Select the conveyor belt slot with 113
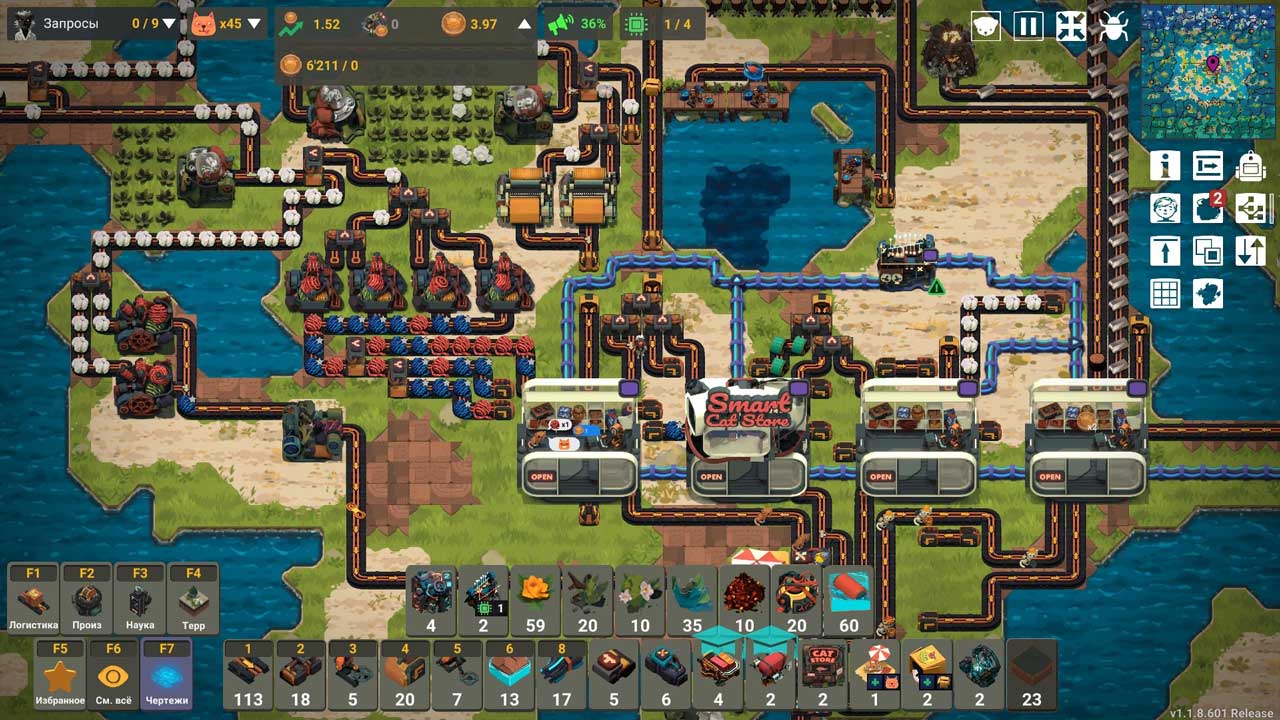Screen dimensions: 1280x720 coord(248,674)
